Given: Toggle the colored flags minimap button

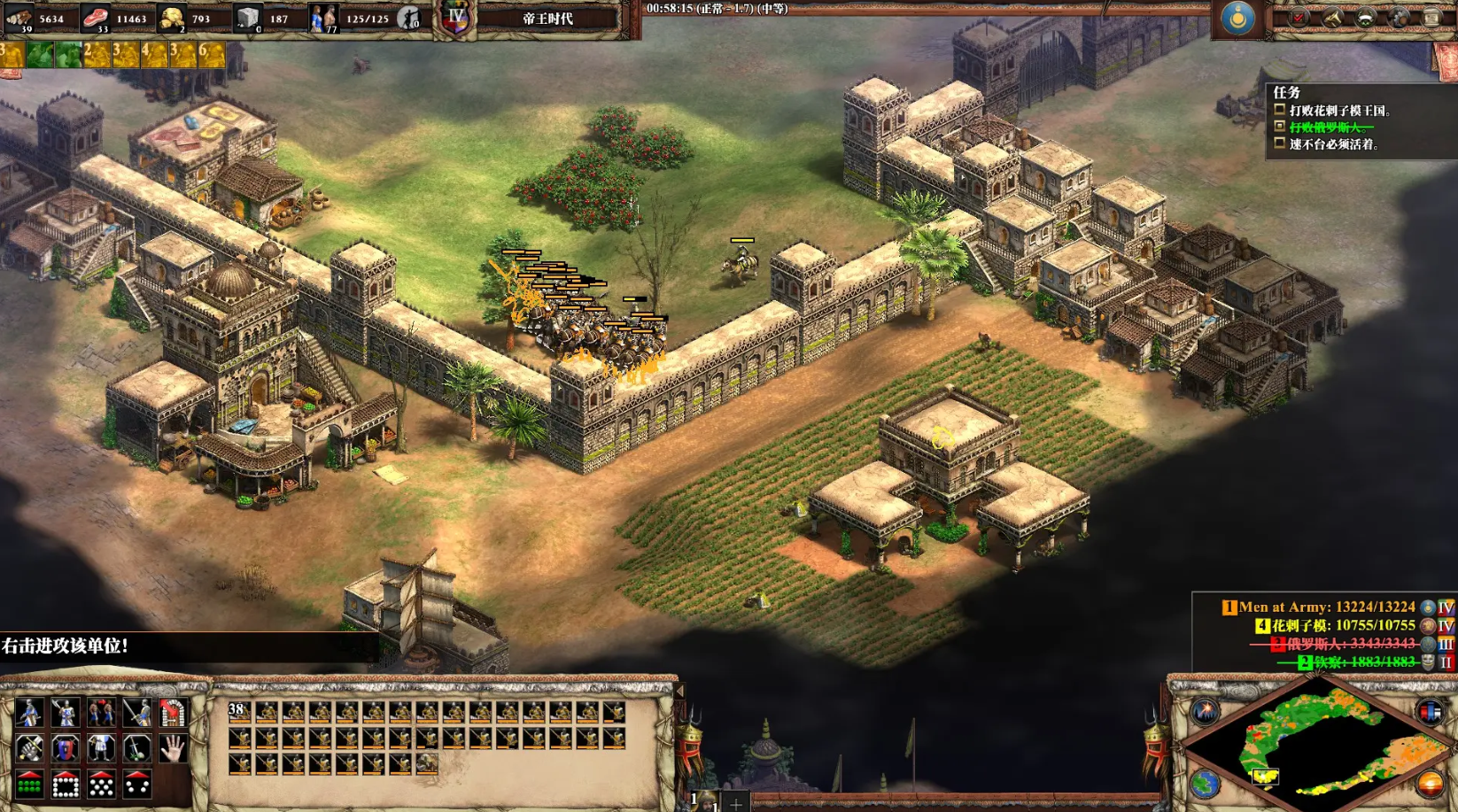Looking at the screenshot, I should [x=1430, y=711].
